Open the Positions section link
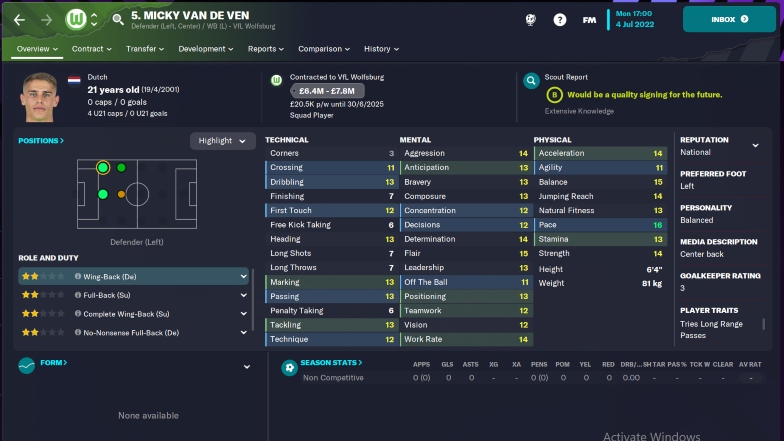The height and width of the screenshot is (441, 784). (41, 141)
